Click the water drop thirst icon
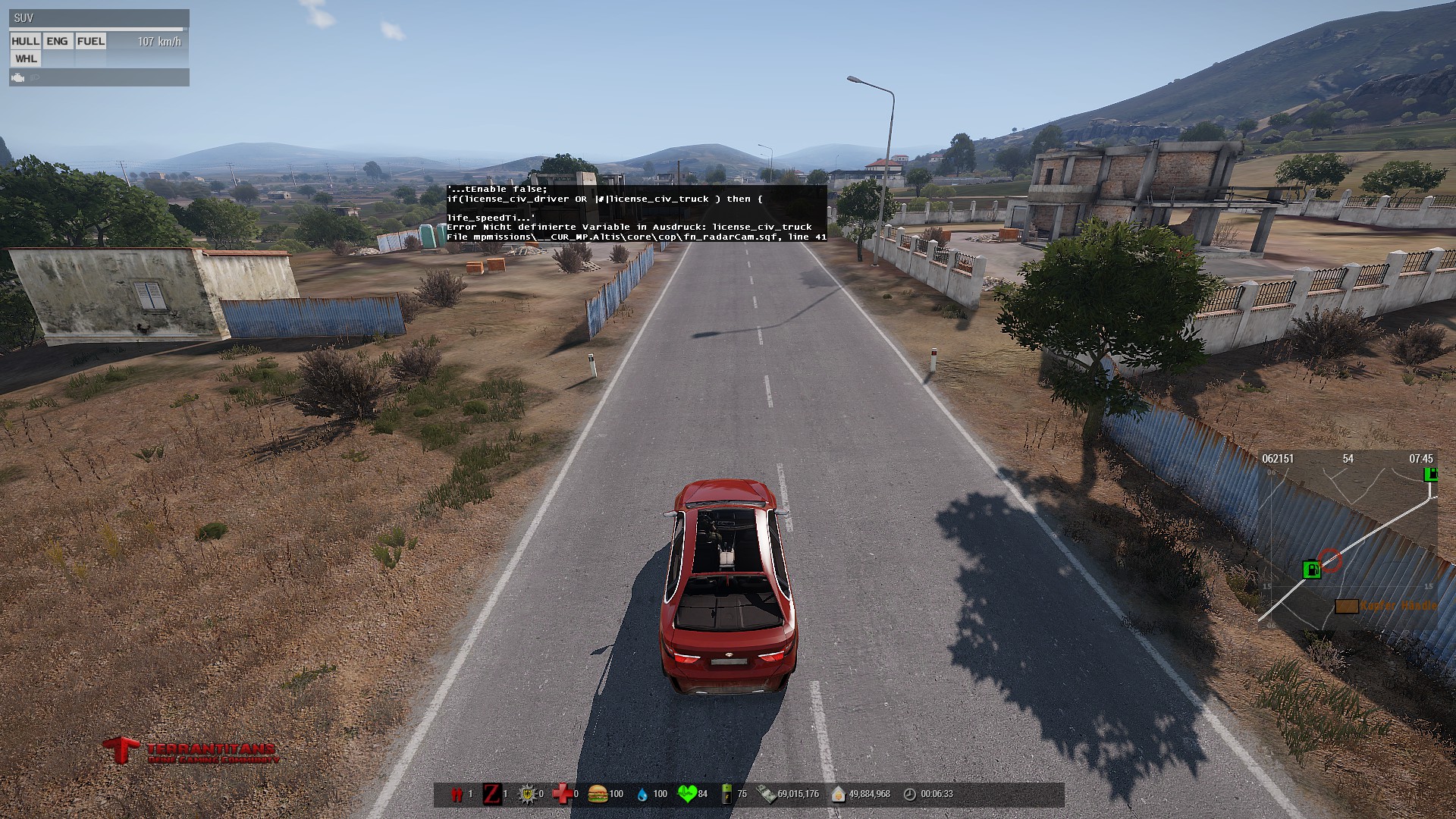This screenshot has width=1456, height=819. (x=642, y=794)
